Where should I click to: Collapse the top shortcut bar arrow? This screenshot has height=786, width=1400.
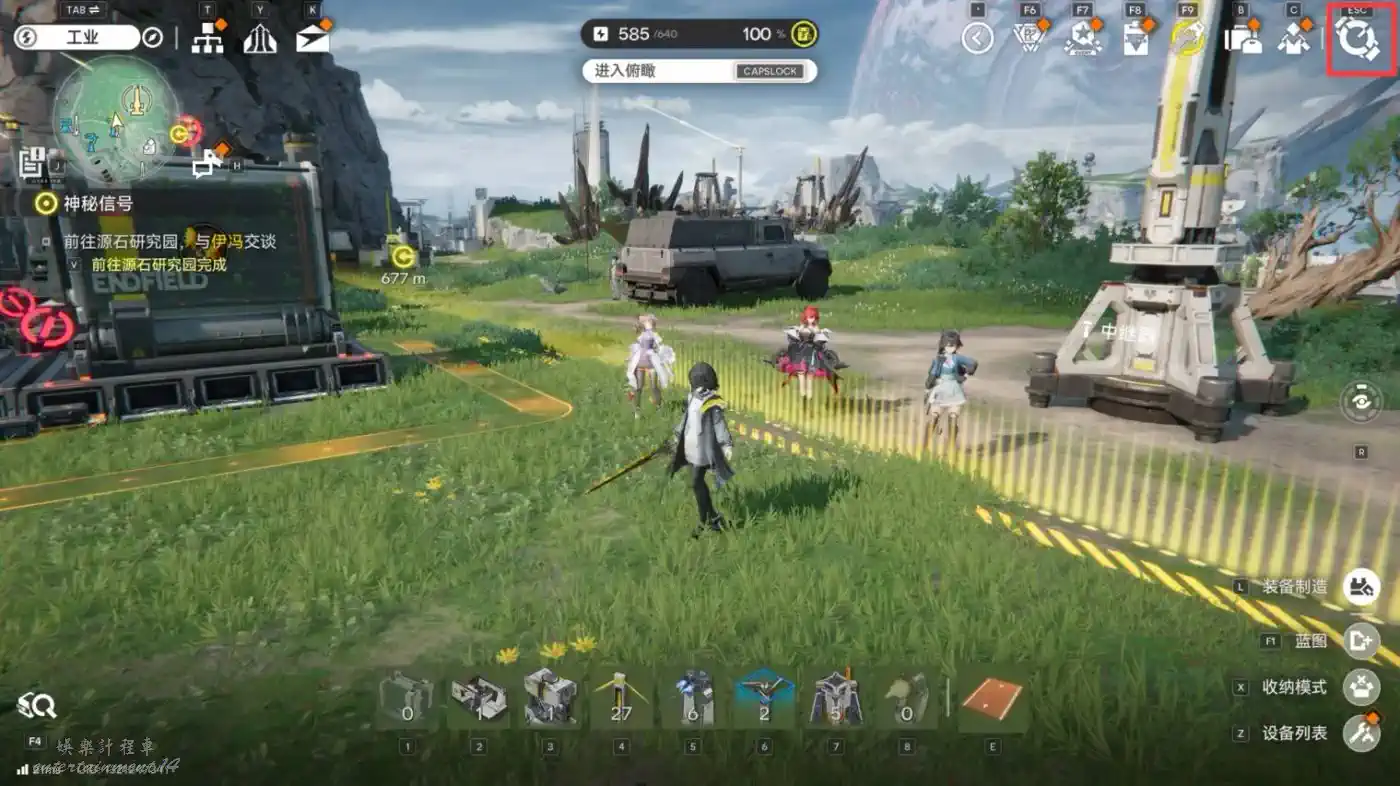pos(977,39)
